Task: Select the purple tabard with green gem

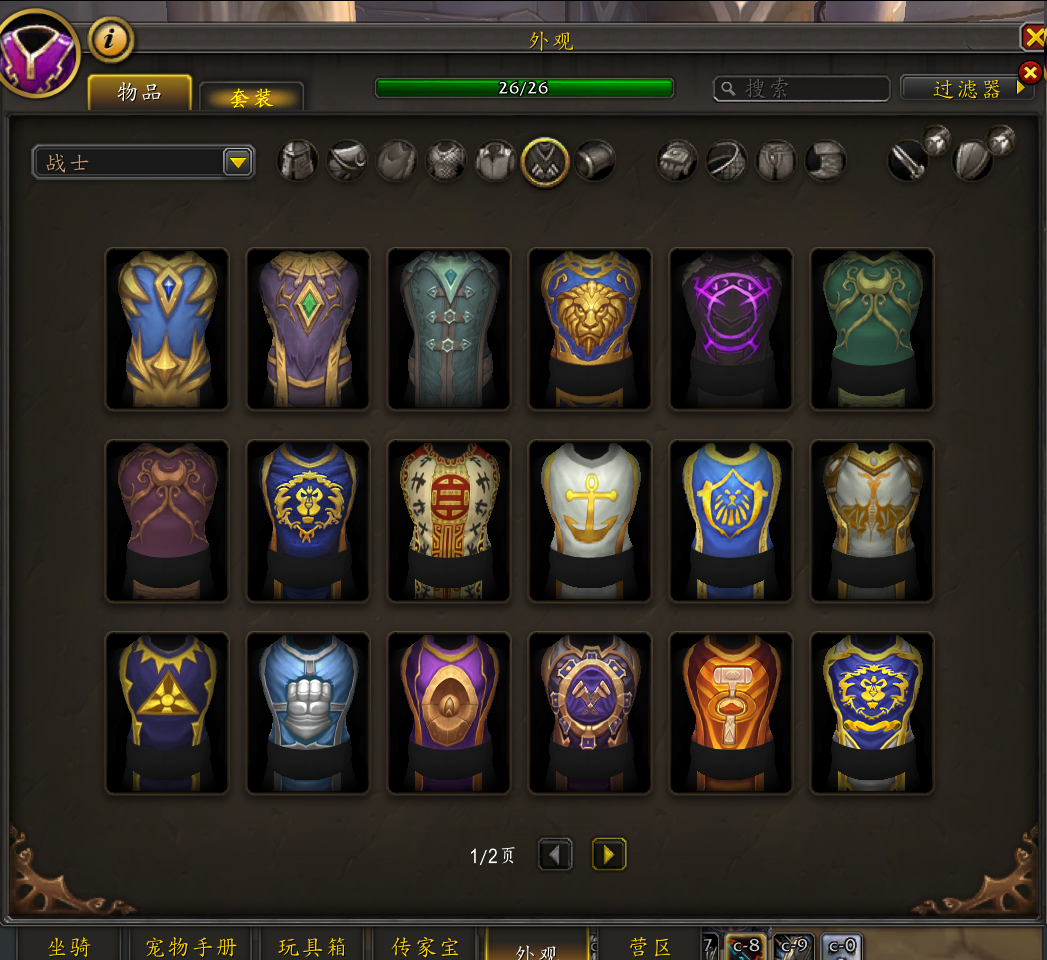Action: click(x=308, y=329)
